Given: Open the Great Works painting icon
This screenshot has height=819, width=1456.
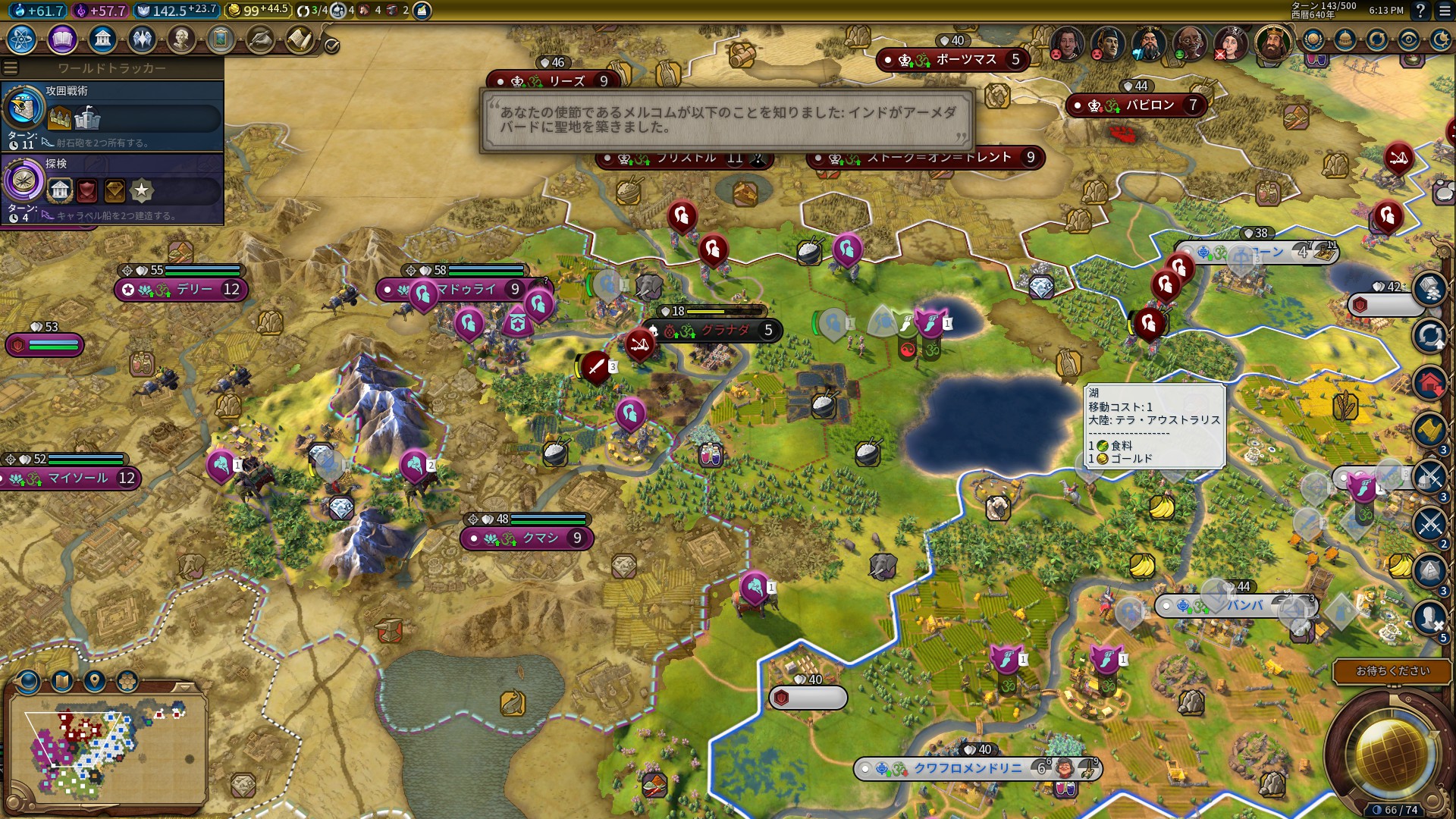Looking at the screenshot, I should (x=221, y=39).
